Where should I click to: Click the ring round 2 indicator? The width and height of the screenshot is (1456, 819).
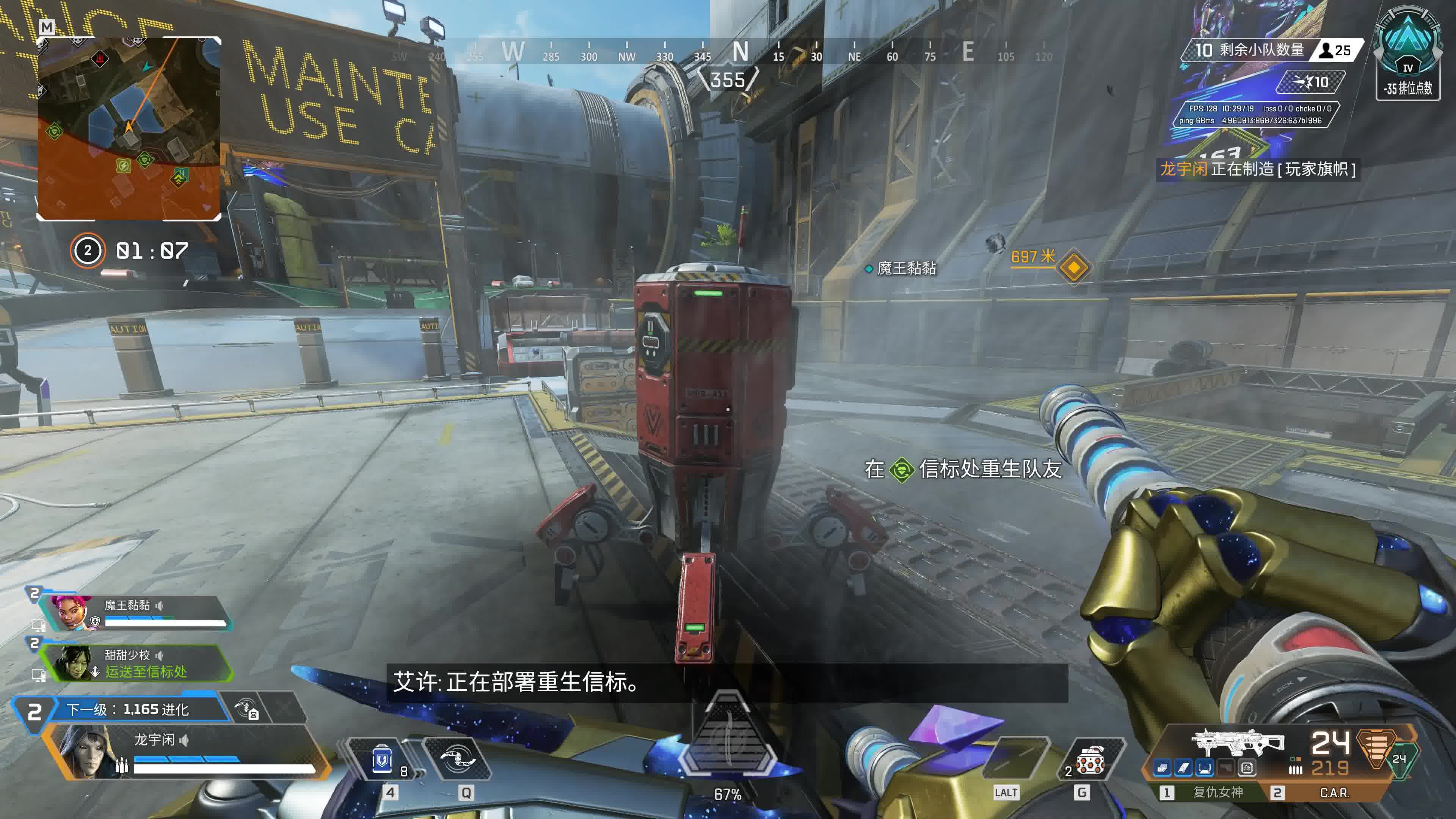tap(87, 250)
